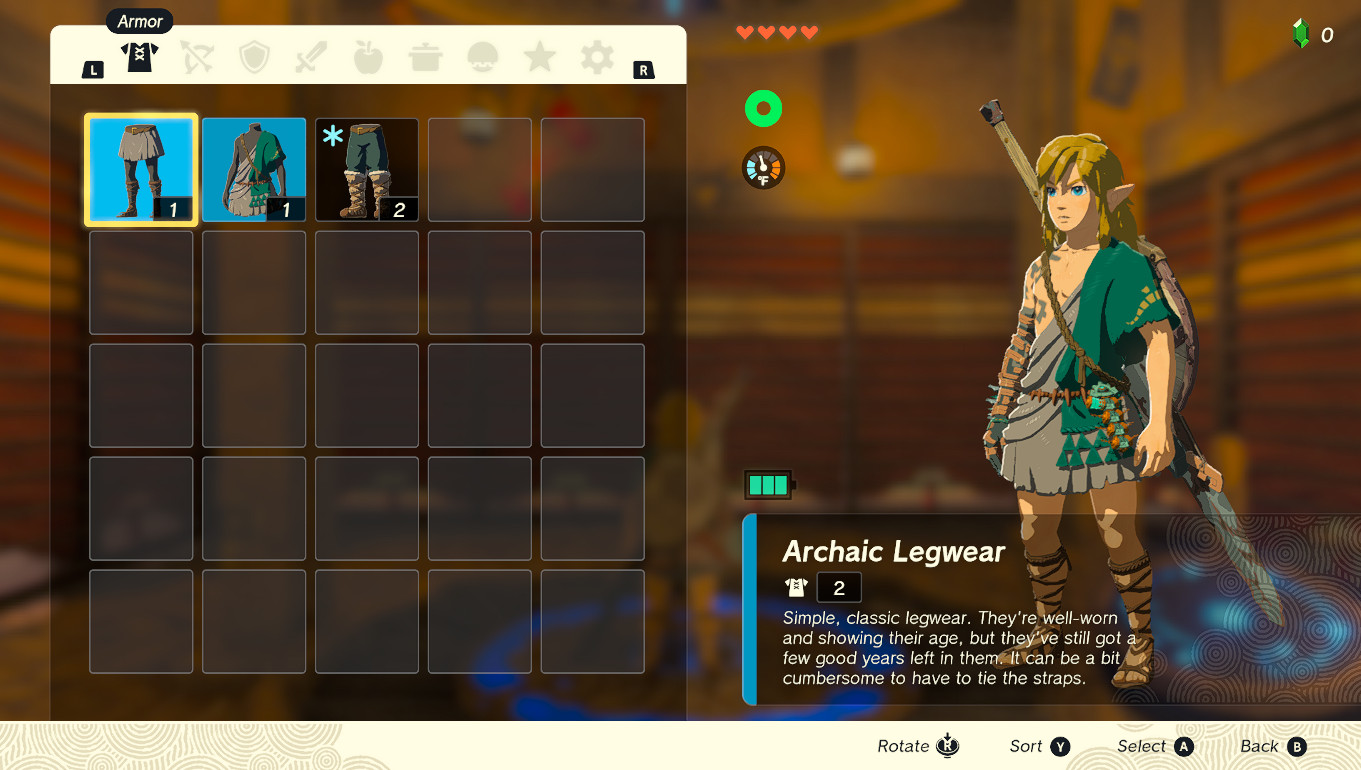Open the Weapons sword tab
Screen dimensions: 1361x770
(x=310, y=57)
